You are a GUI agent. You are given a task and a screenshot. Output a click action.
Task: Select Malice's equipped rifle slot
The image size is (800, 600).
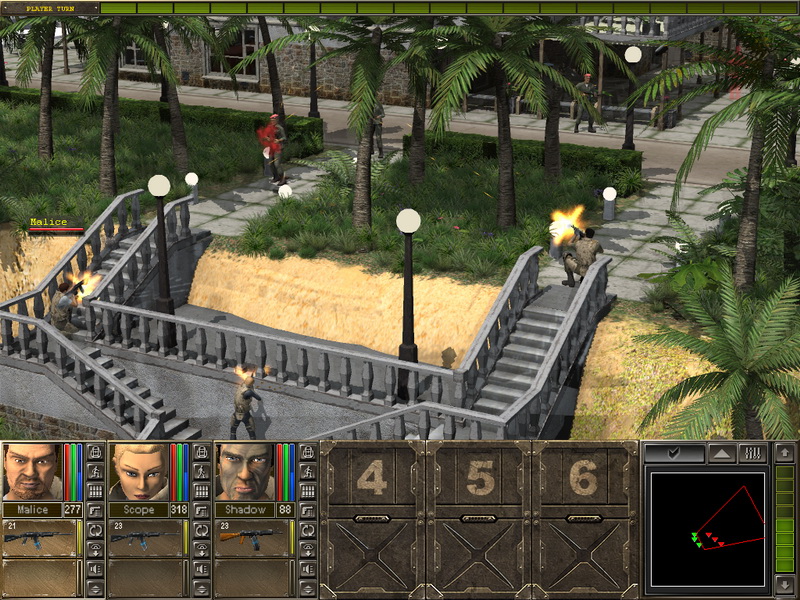(x=42, y=537)
